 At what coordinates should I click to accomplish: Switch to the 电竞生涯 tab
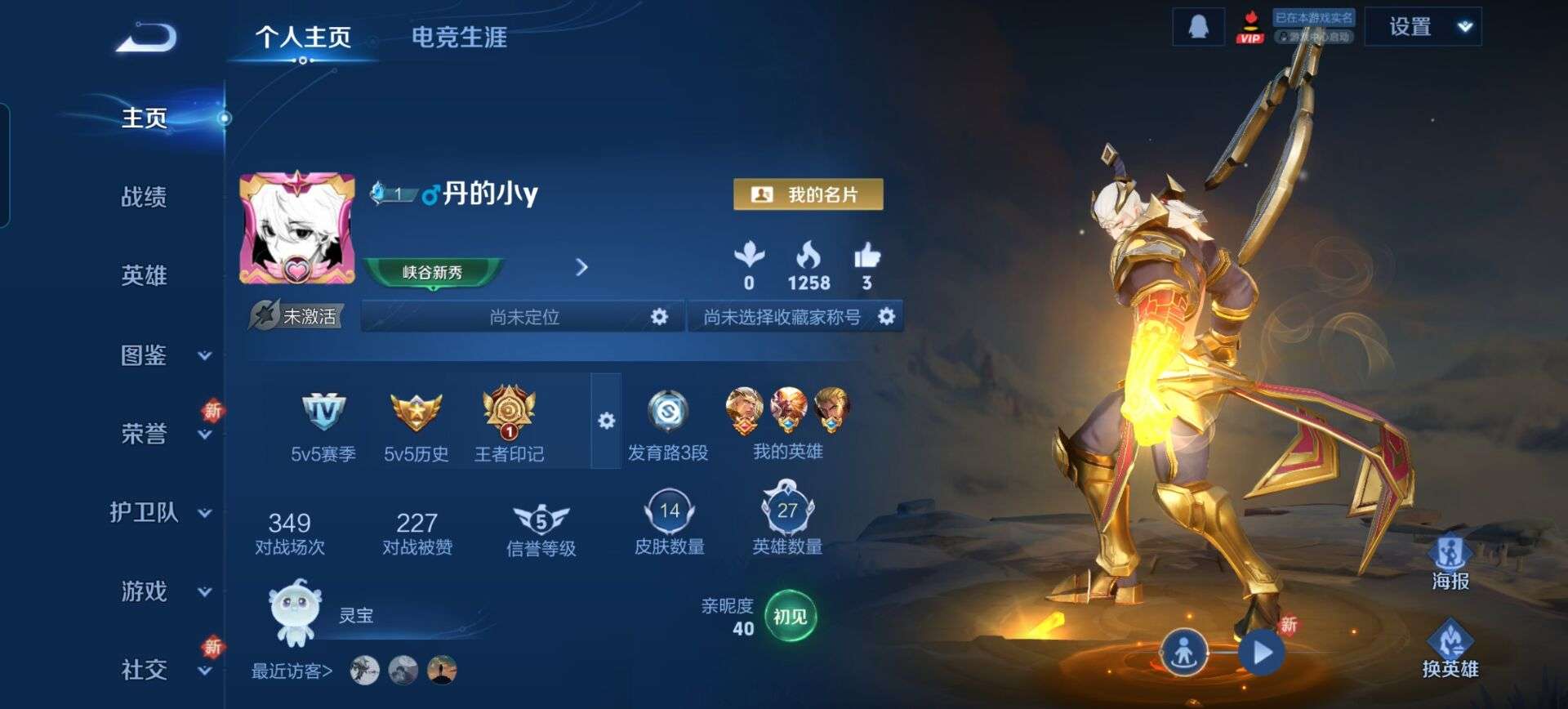(458, 38)
